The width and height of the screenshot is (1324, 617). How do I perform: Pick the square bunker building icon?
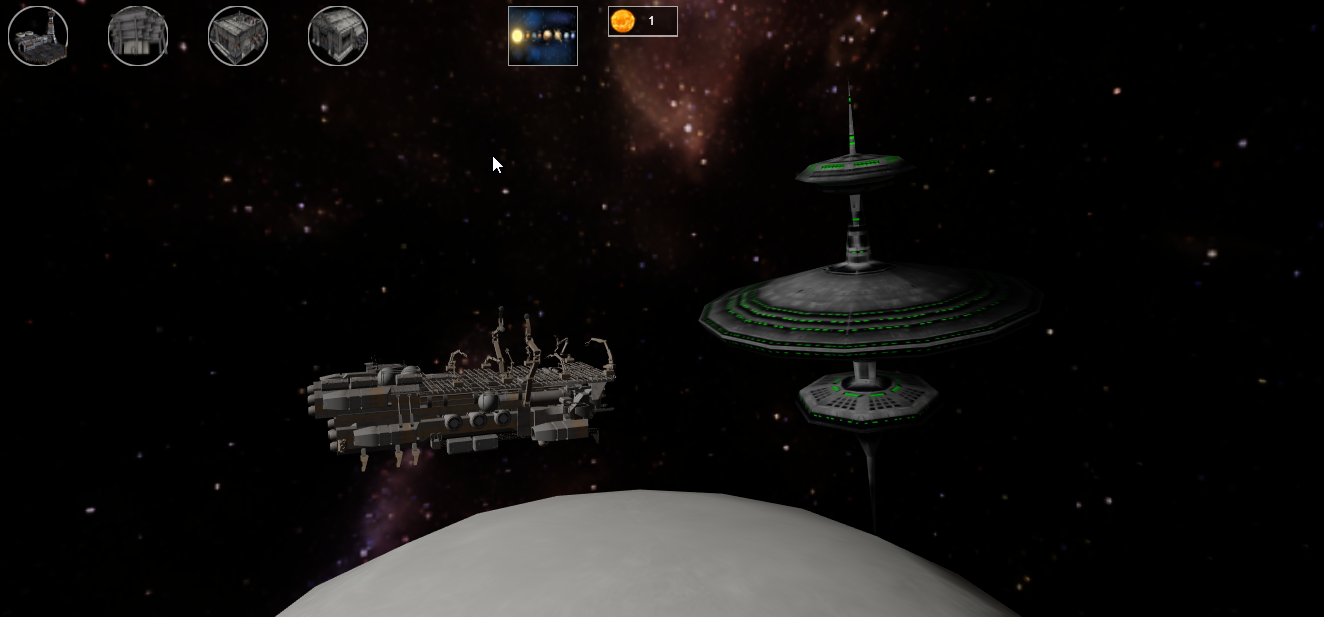[238, 36]
